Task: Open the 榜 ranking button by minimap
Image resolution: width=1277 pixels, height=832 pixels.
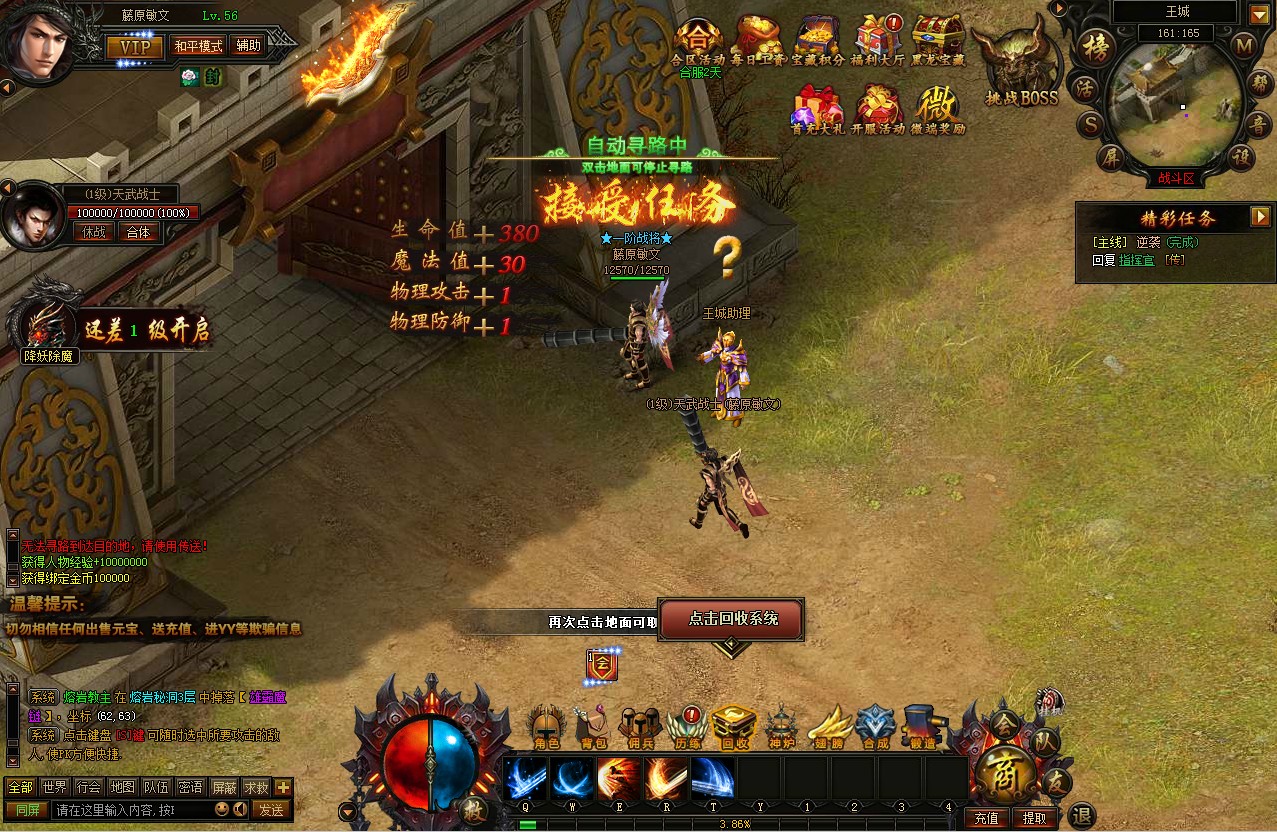Action: (1098, 47)
